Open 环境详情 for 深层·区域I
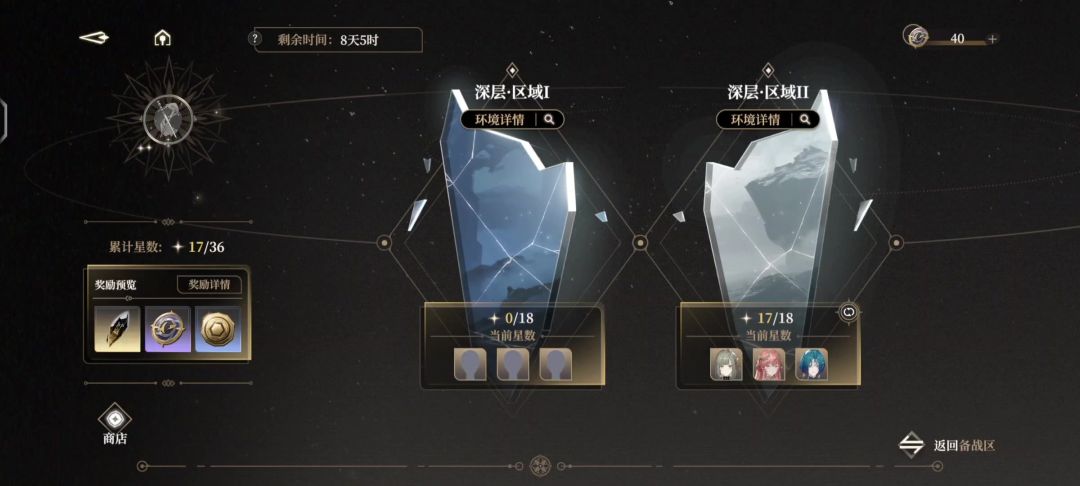 [x=512, y=120]
